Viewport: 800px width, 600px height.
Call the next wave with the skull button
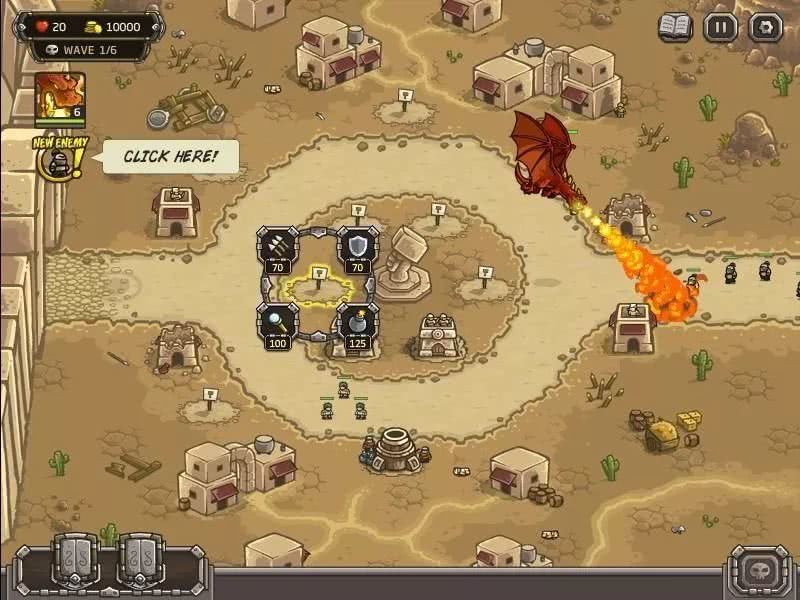pos(759,571)
